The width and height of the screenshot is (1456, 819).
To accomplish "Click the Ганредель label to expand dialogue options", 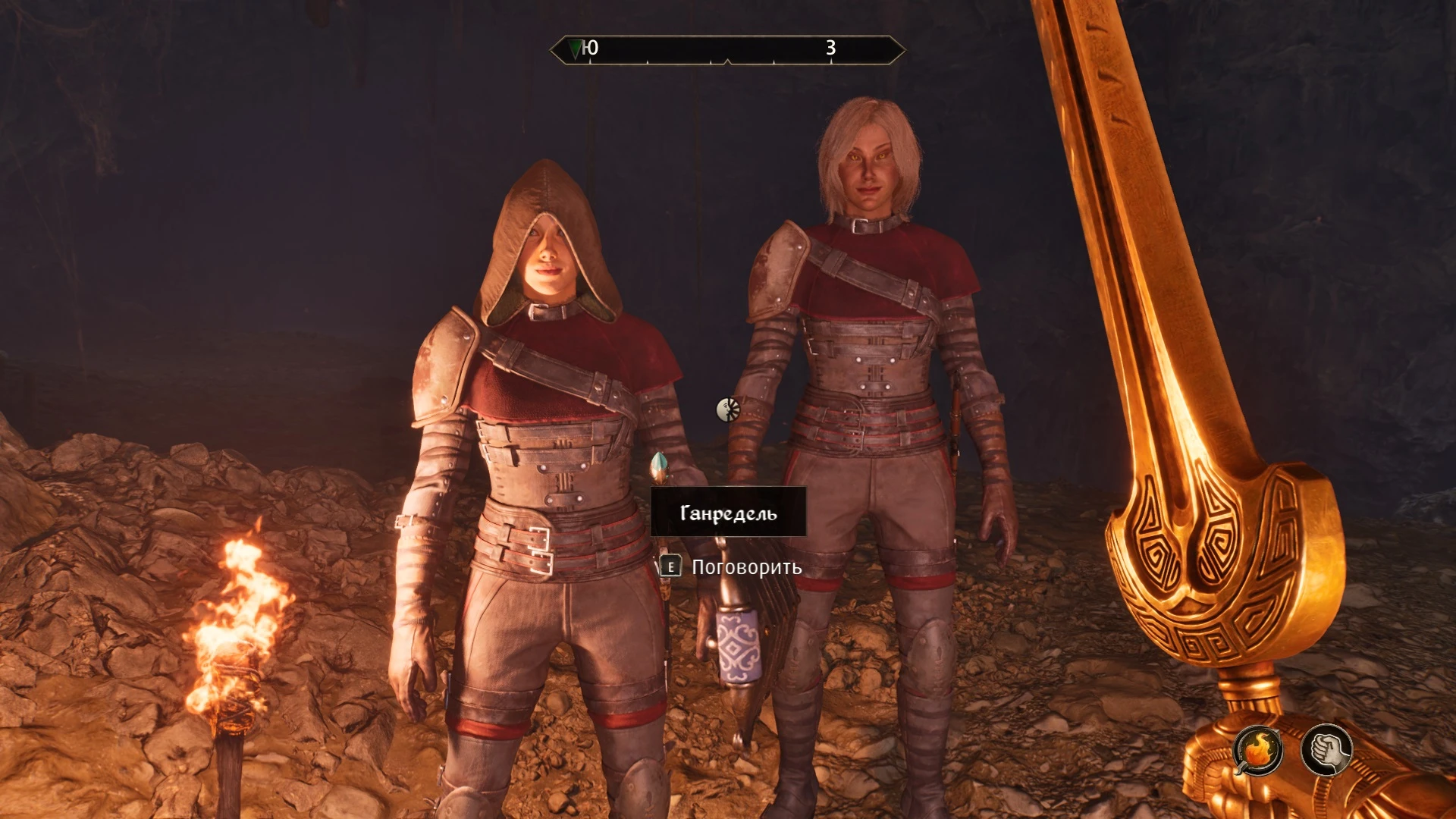I will tap(730, 513).
